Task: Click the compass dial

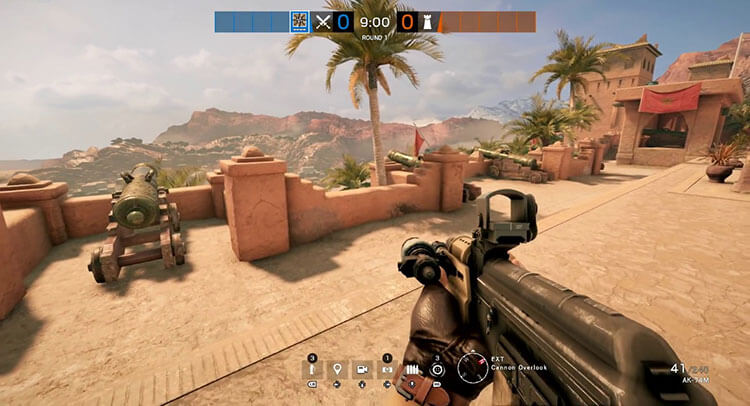Action: coord(473,368)
